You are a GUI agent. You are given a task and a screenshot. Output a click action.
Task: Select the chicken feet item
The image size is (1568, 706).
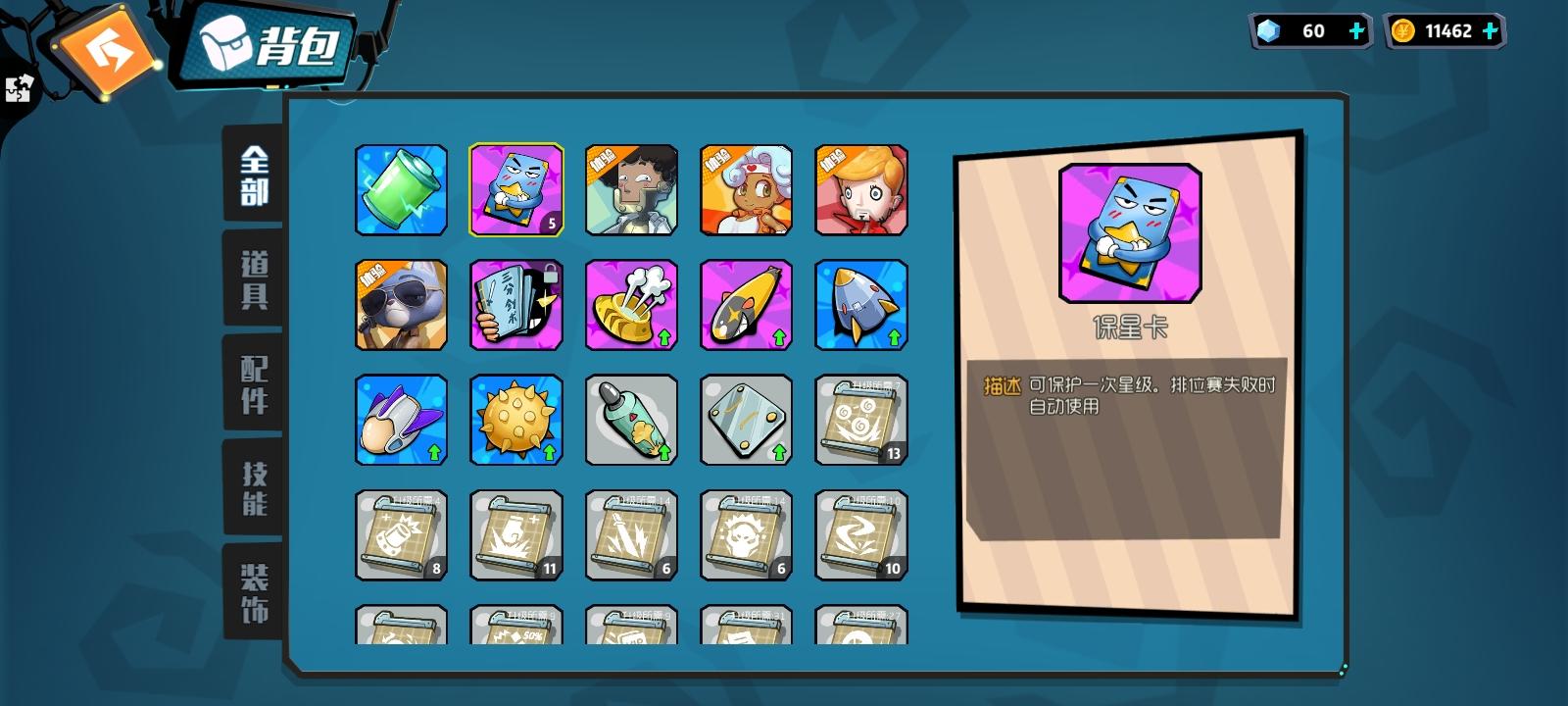630,304
